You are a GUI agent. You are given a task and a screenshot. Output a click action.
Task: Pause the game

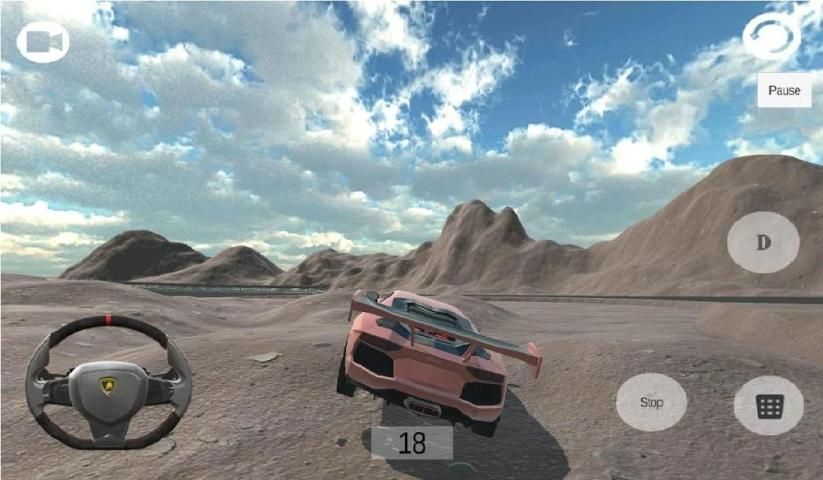click(784, 90)
